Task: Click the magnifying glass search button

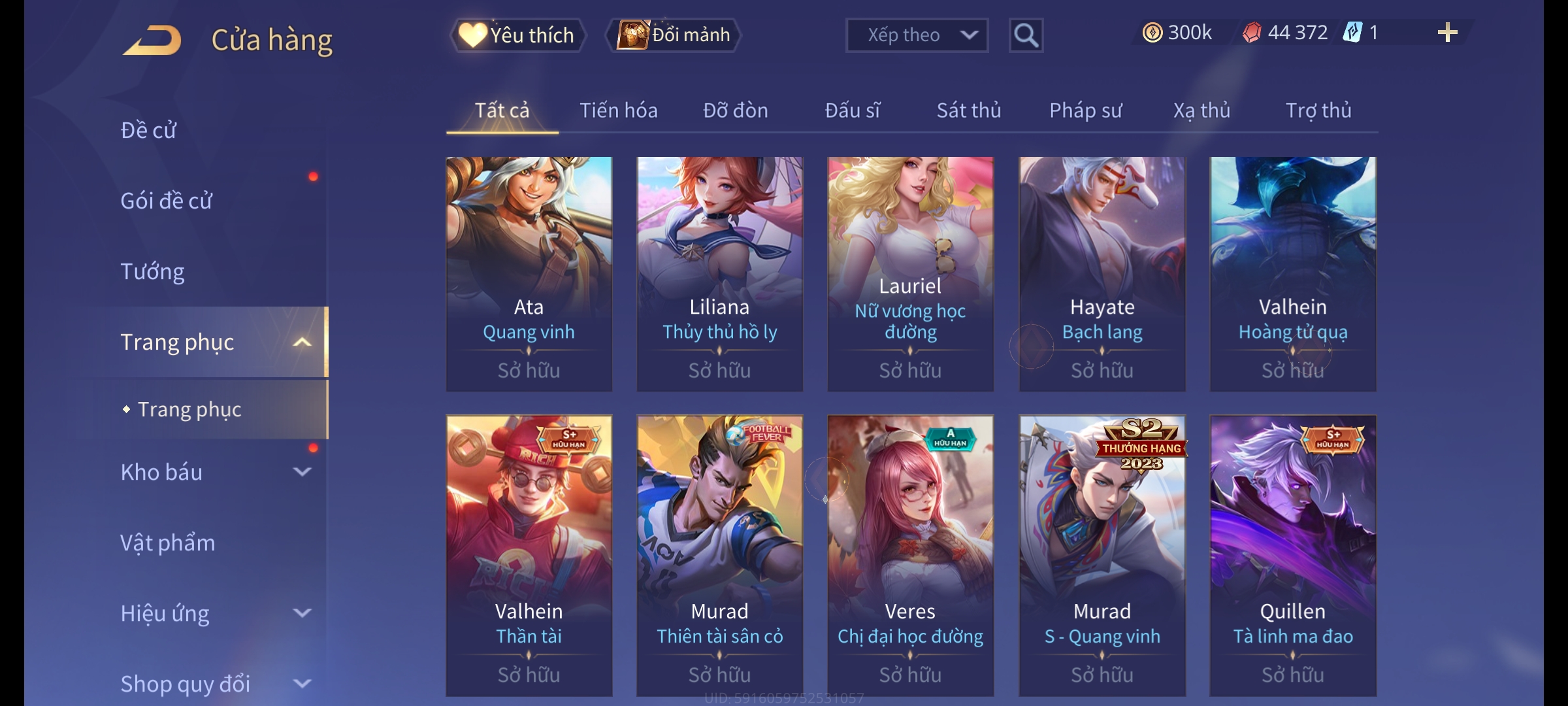Action: click(1026, 35)
